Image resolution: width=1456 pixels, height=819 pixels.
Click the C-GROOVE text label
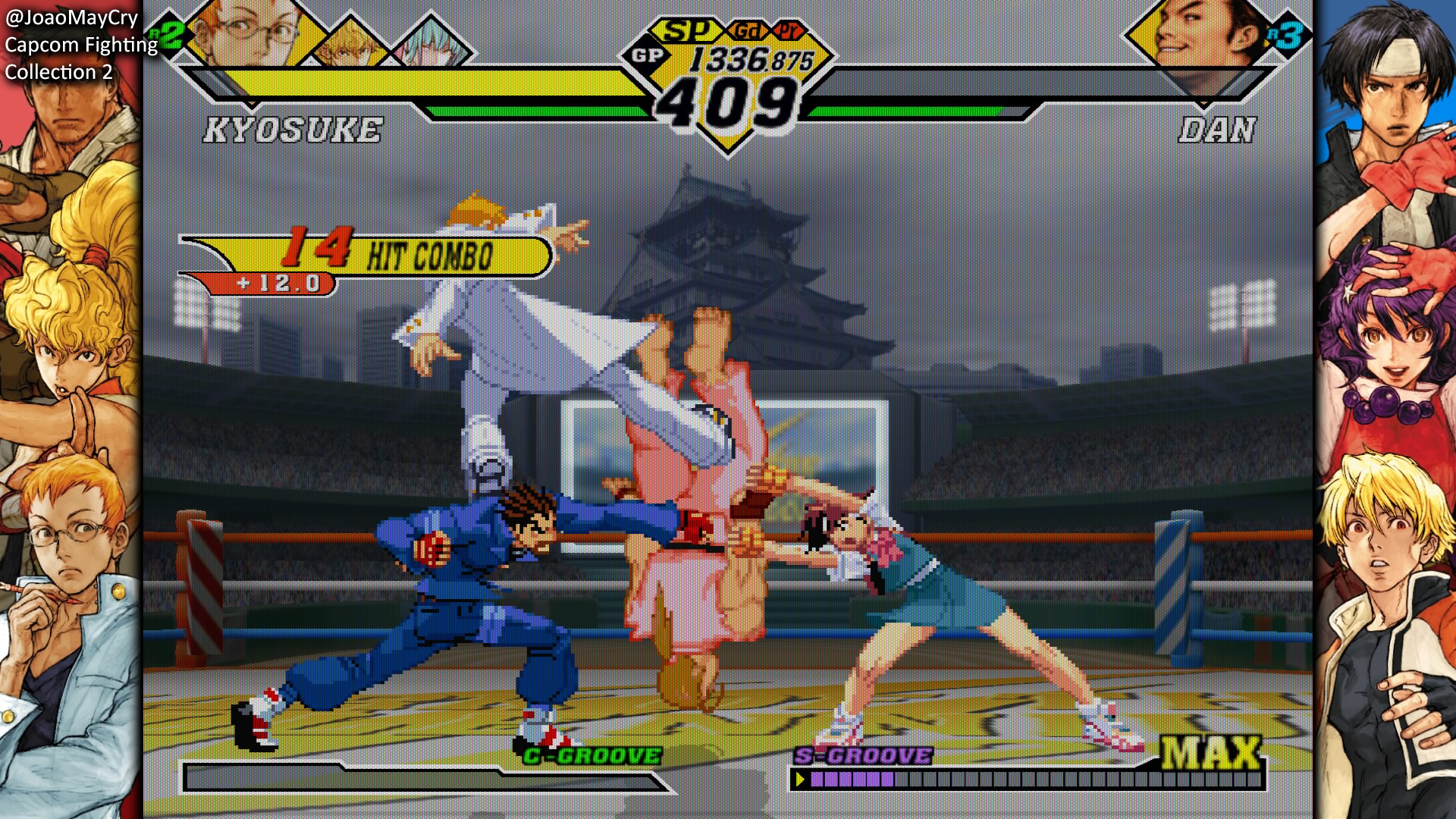tap(591, 755)
